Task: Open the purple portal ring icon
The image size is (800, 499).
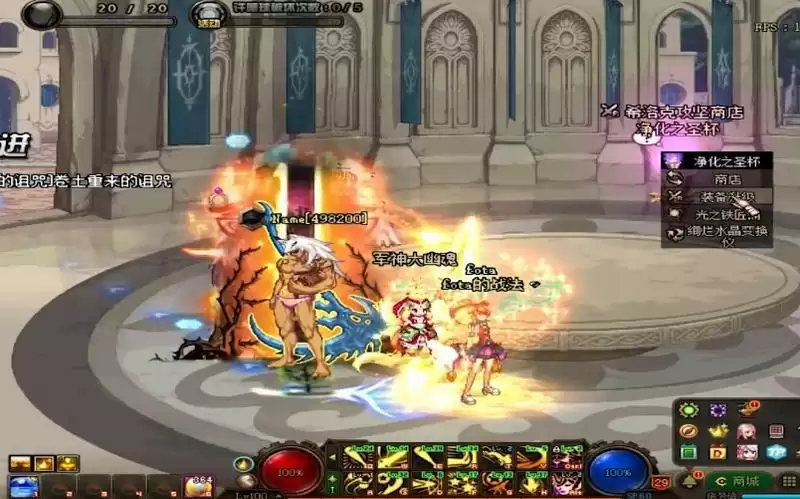Action: 717,410
